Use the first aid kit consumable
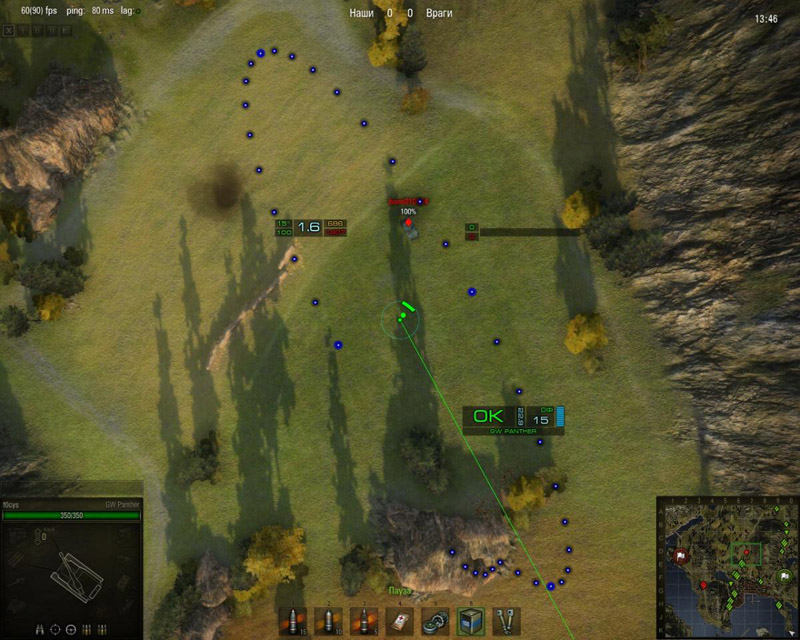 (x=399, y=621)
